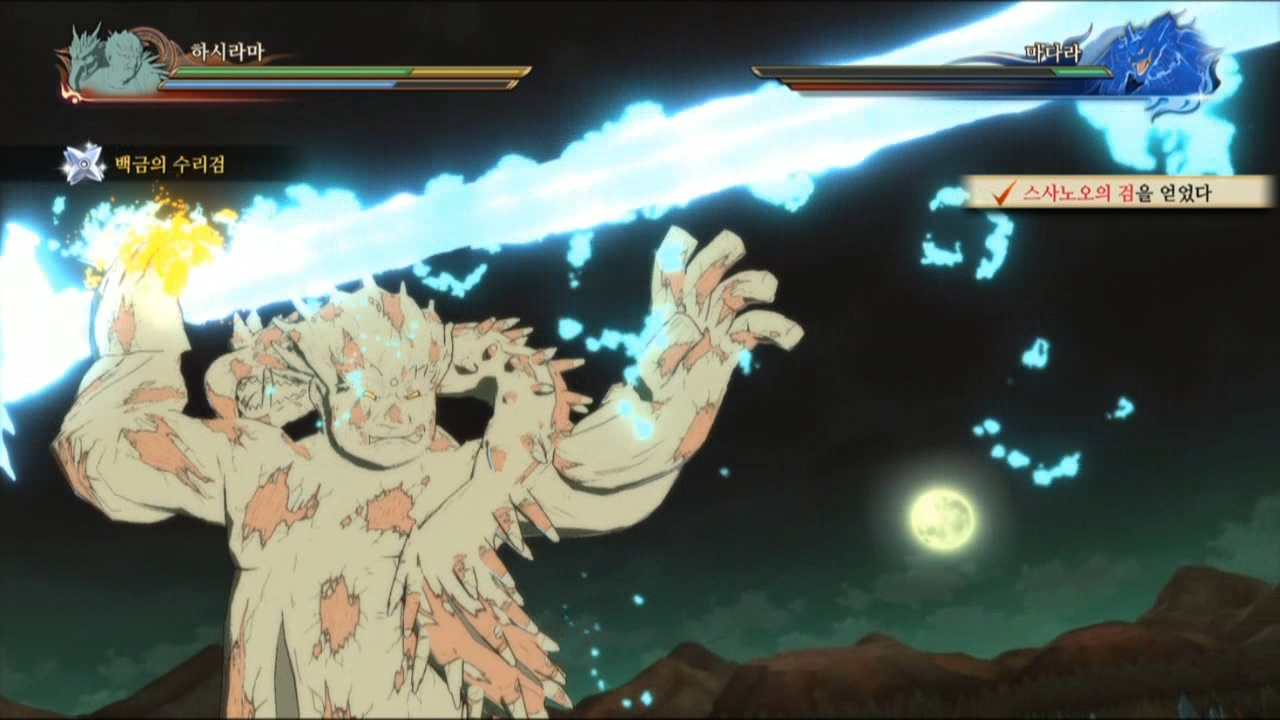Click the Susanoo sword obtained notification
Screen dimensions: 1280x720
(x=1117, y=192)
